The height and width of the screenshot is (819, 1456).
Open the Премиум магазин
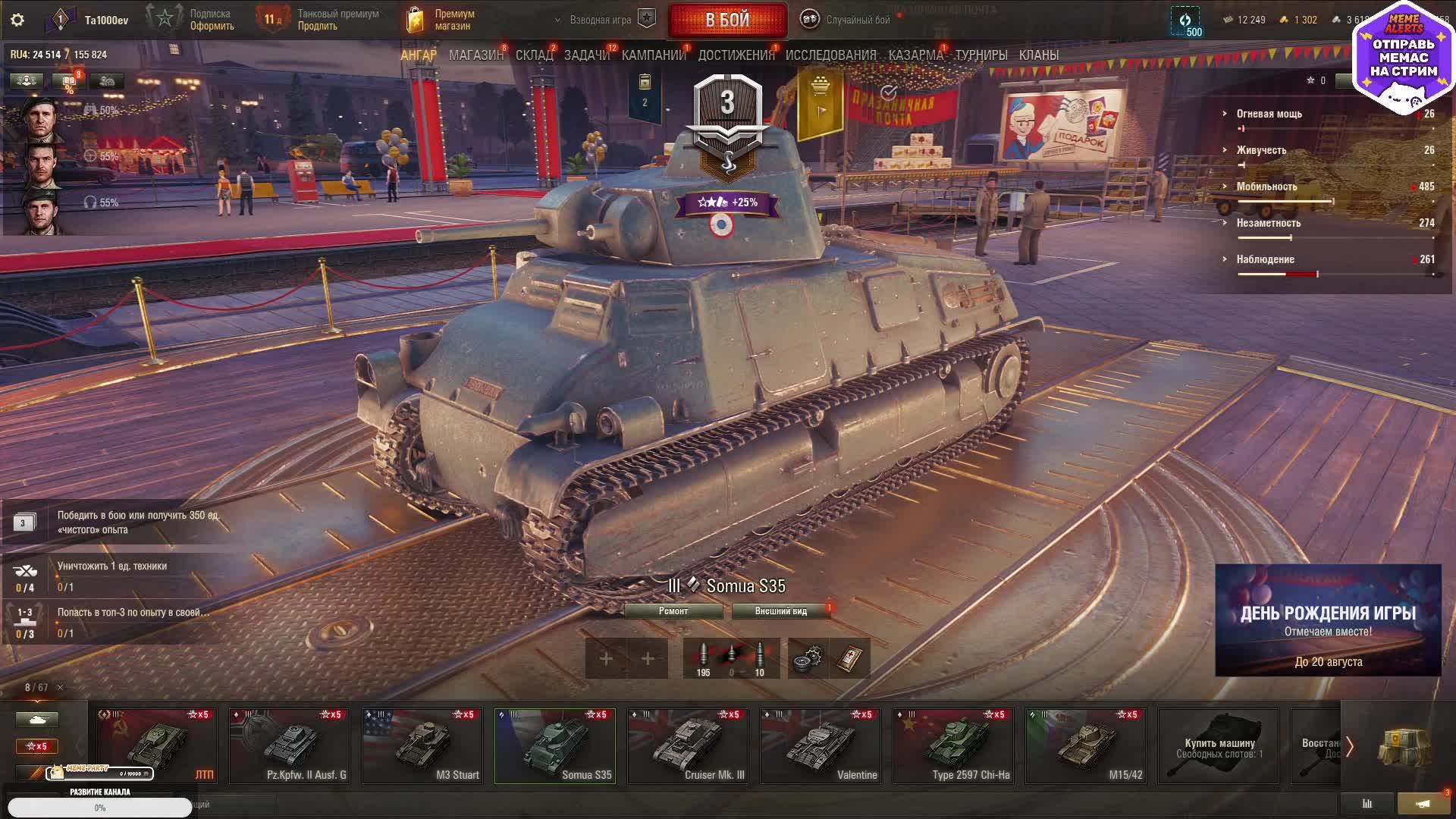point(441,20)
